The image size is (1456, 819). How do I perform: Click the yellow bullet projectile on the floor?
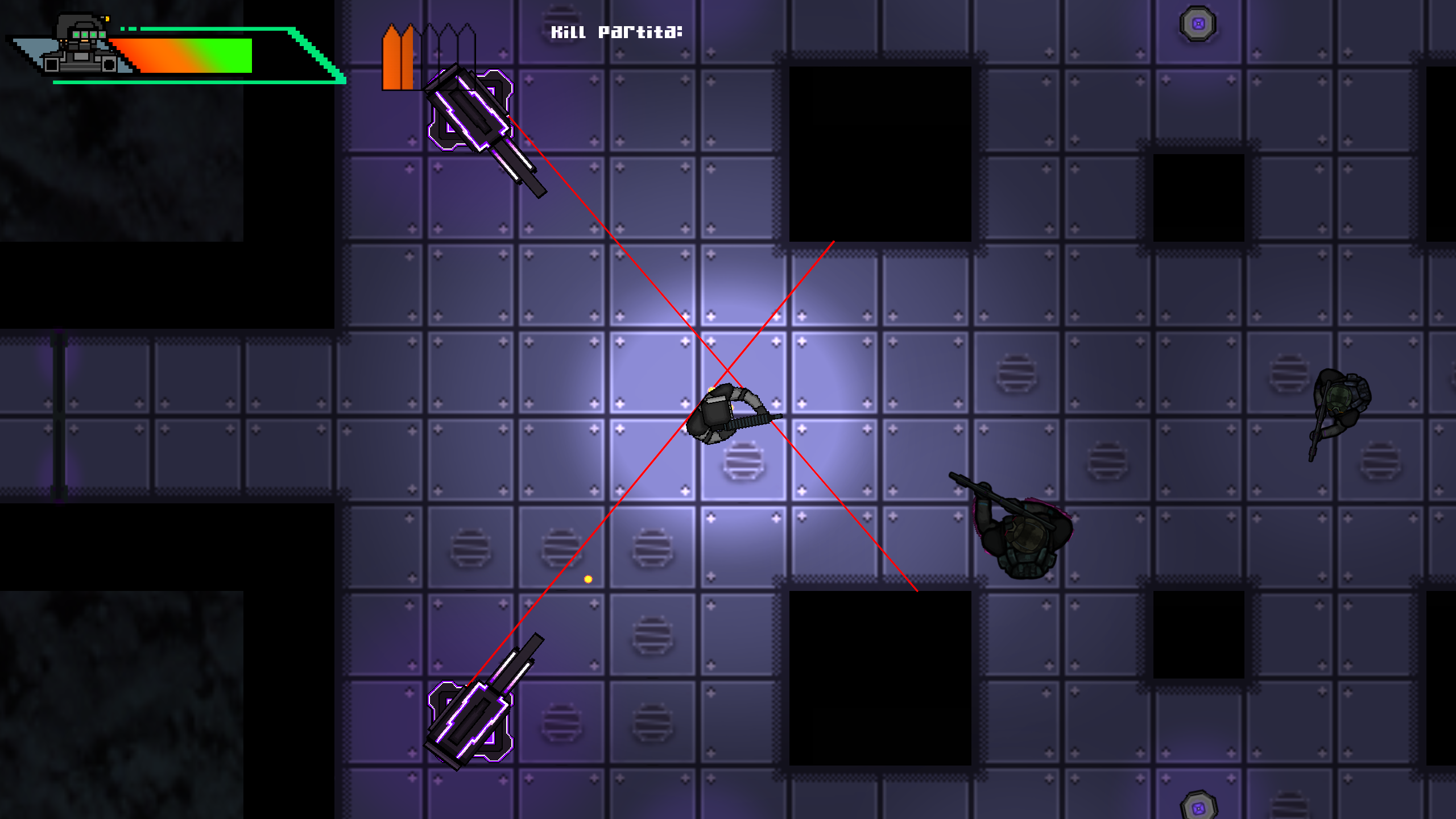[x=588, y=578]
